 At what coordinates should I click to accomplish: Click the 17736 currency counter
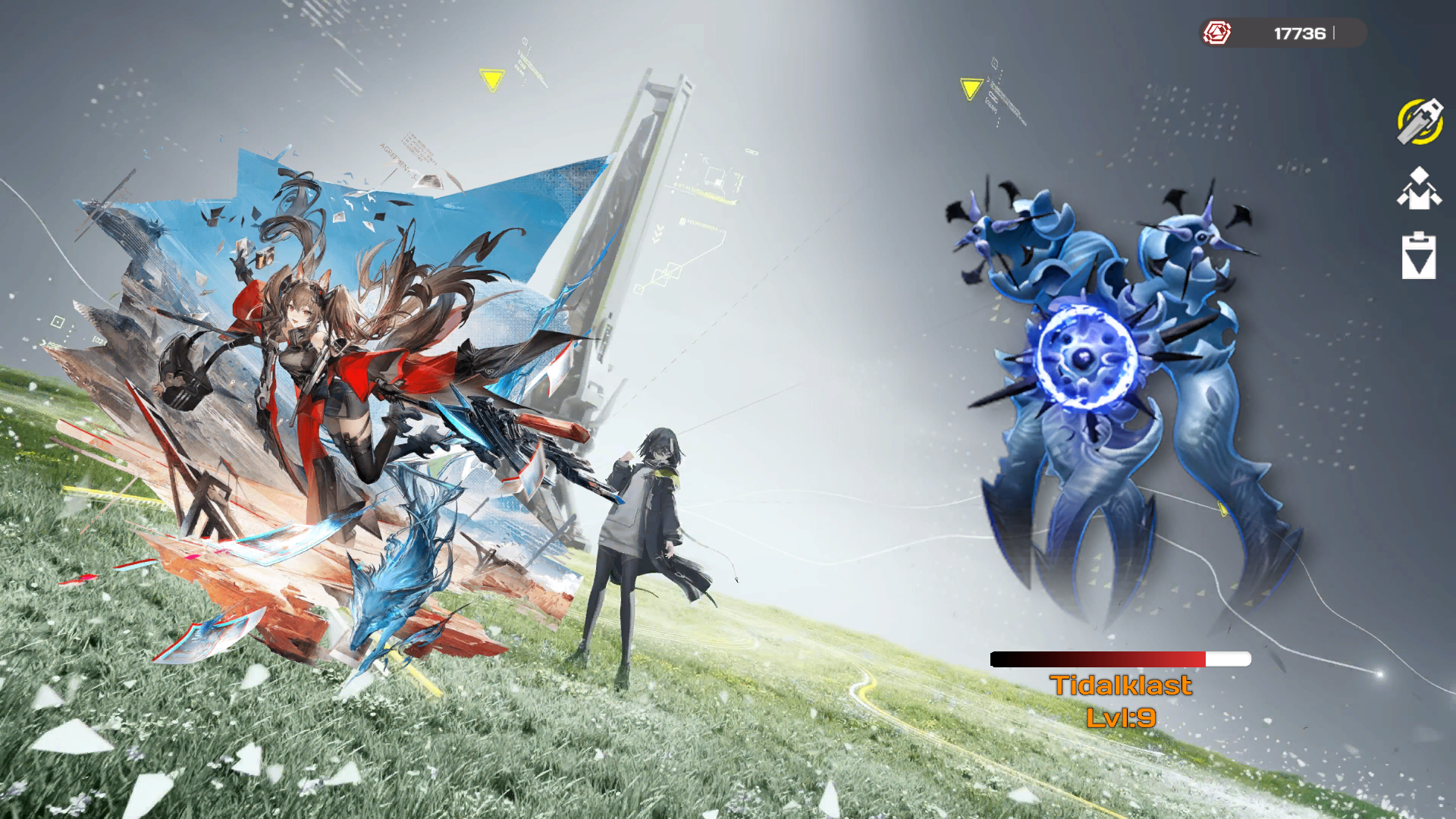click(x=1298, y=33)
